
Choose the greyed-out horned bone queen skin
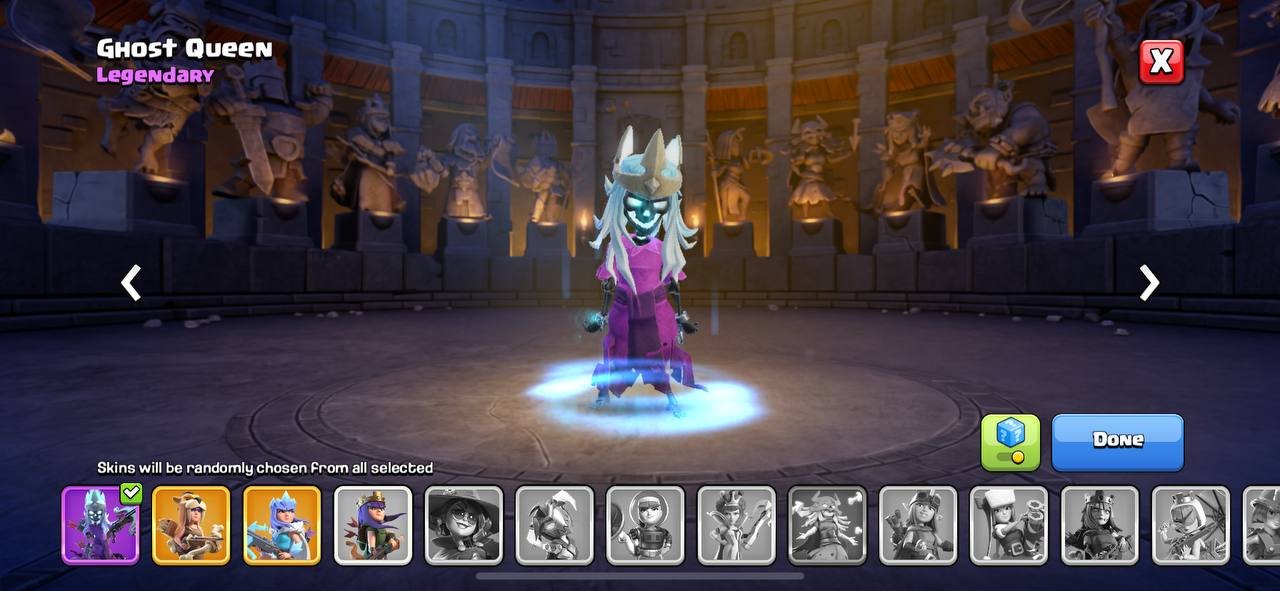pos(827,525)
